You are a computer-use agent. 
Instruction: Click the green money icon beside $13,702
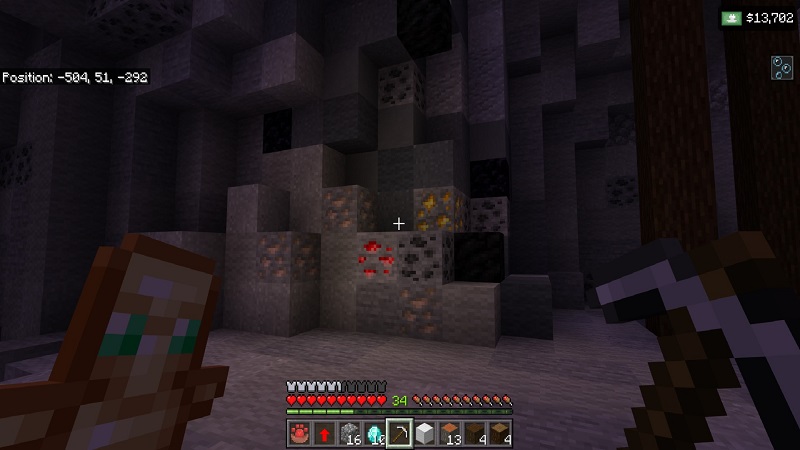click(733, 18)
